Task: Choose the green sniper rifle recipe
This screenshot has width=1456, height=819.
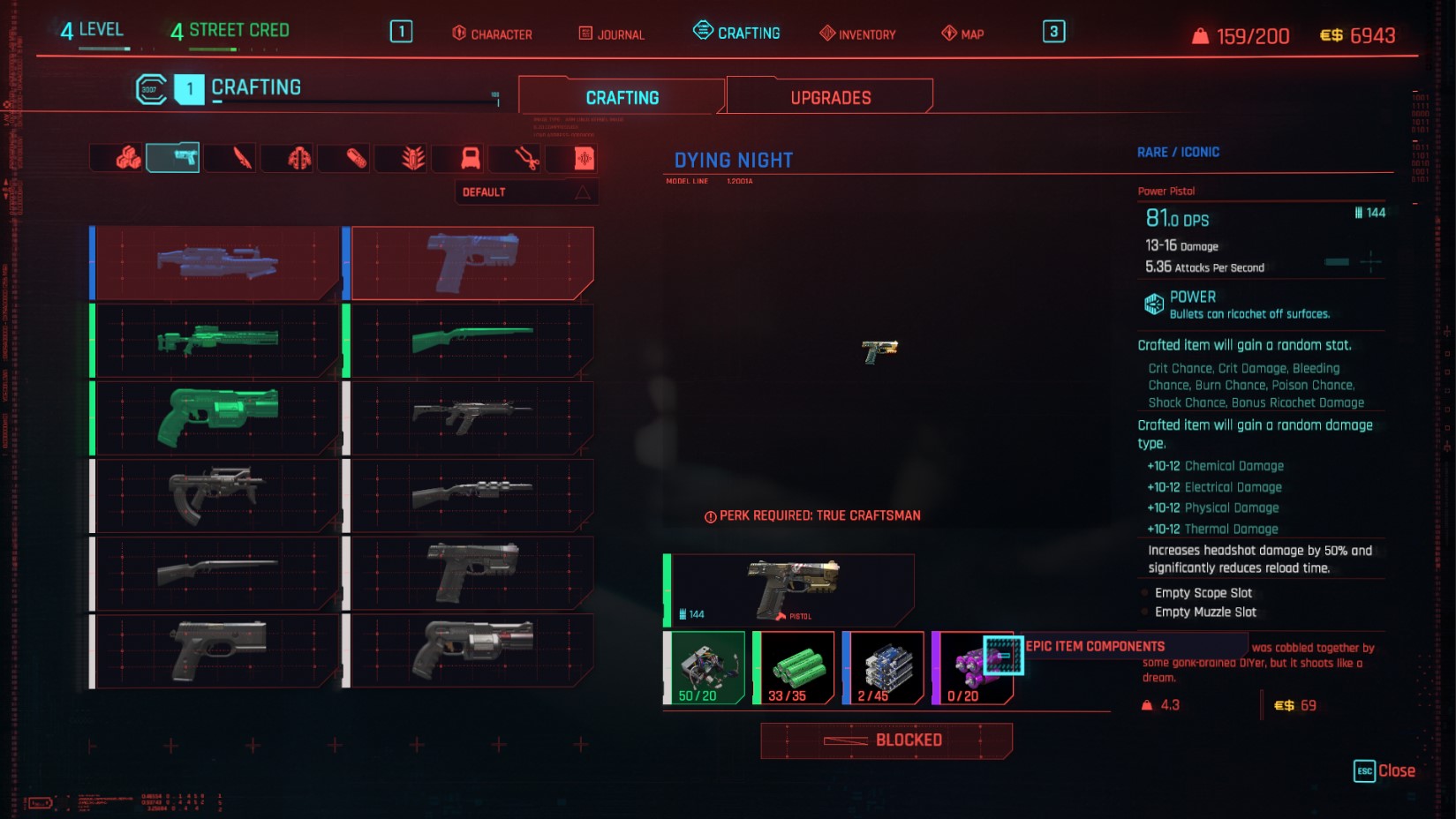Action: [217, 341]
